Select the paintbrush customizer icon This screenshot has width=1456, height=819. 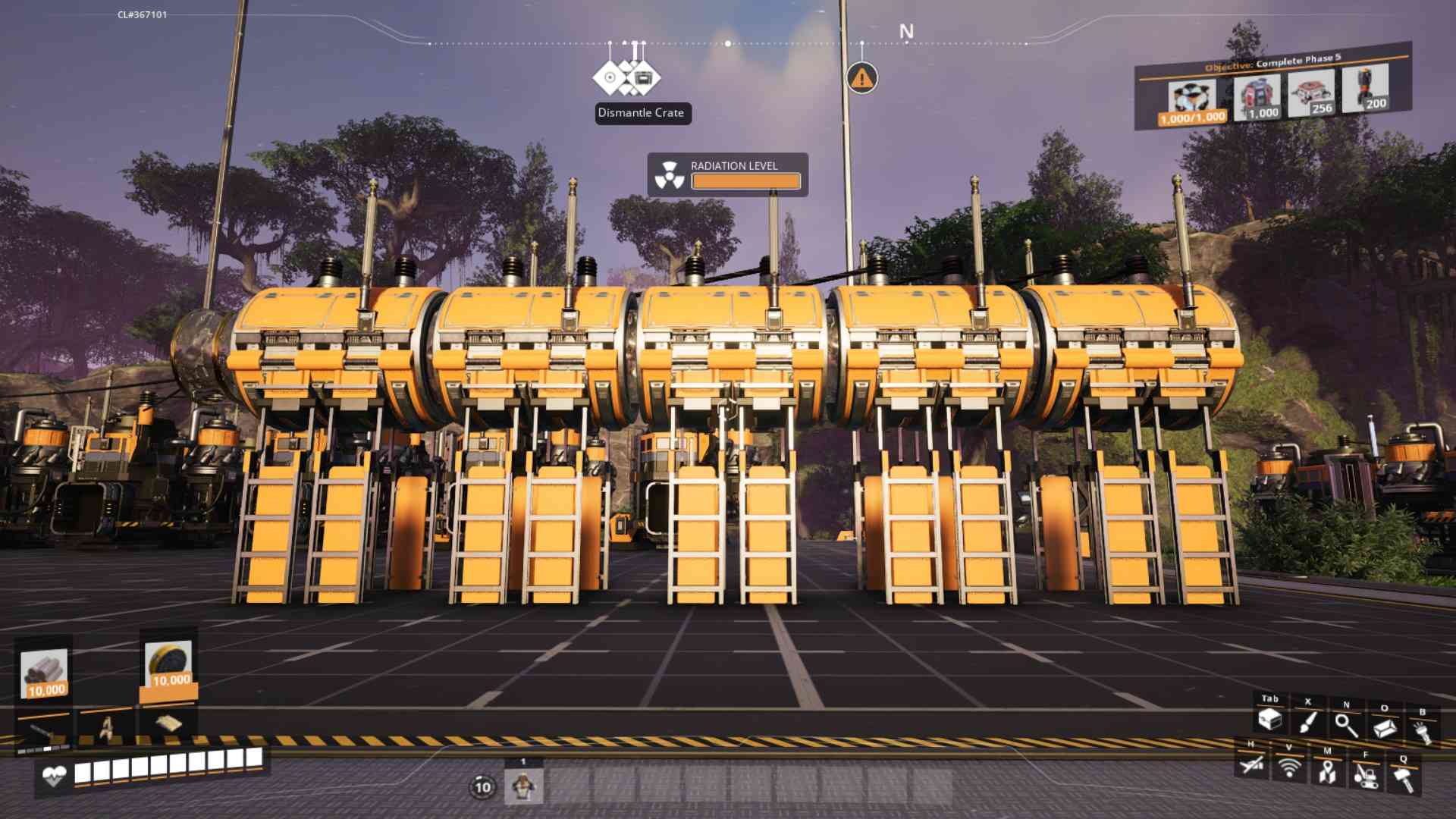click(1307, 723)
